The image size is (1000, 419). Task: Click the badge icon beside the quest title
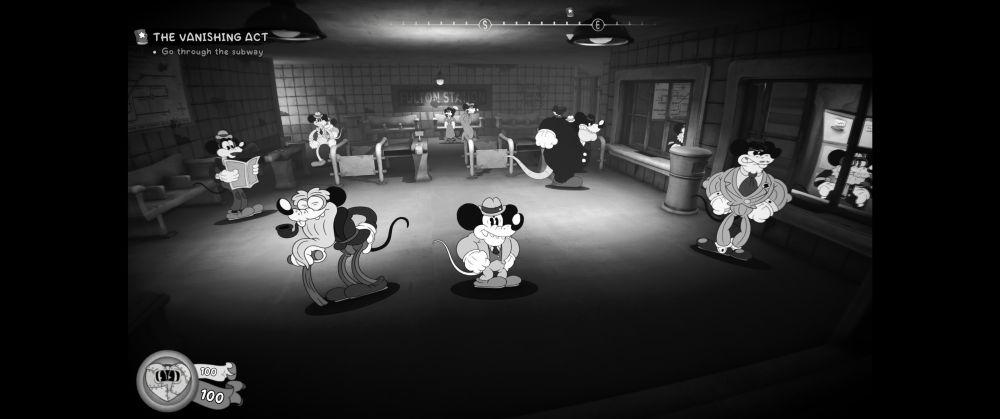(141, 37)
